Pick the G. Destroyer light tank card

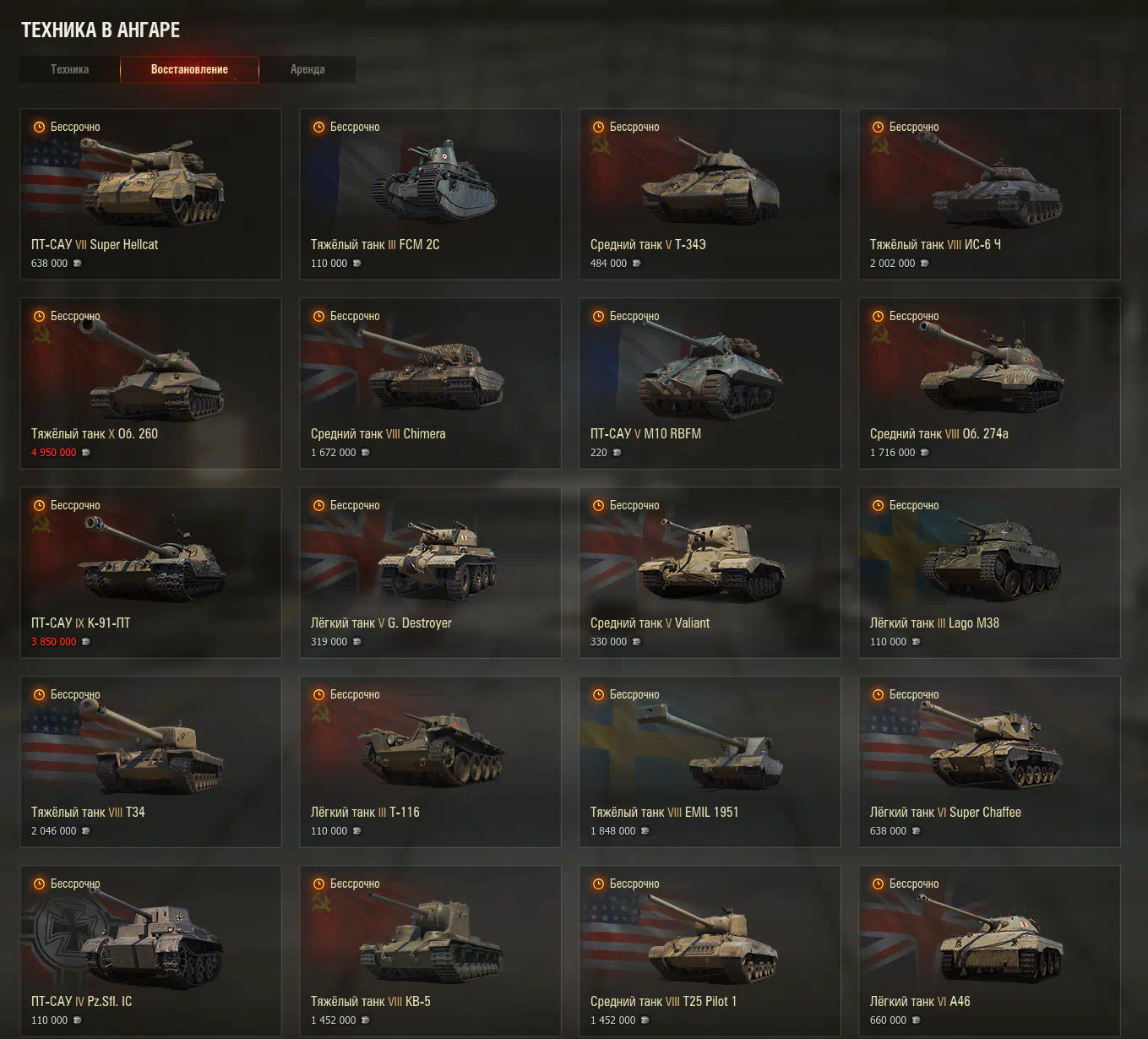430,573
